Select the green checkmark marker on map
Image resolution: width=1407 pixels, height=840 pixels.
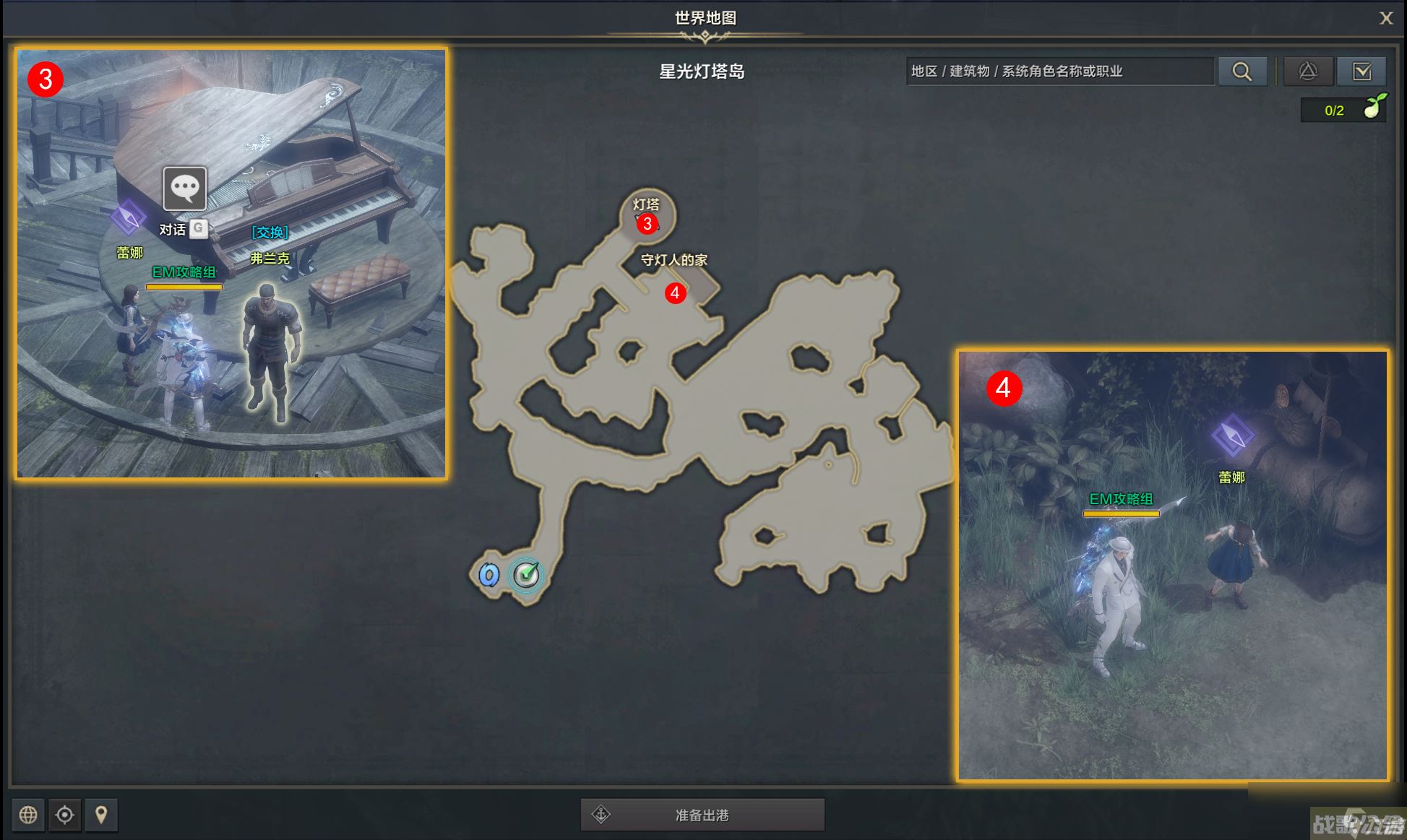526,573
